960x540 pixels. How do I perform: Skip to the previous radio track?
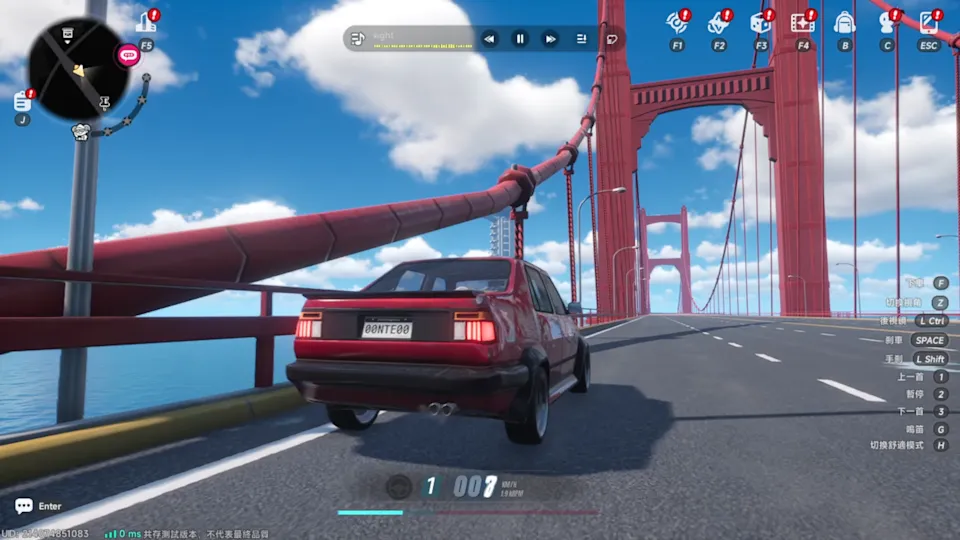[489, 39]
